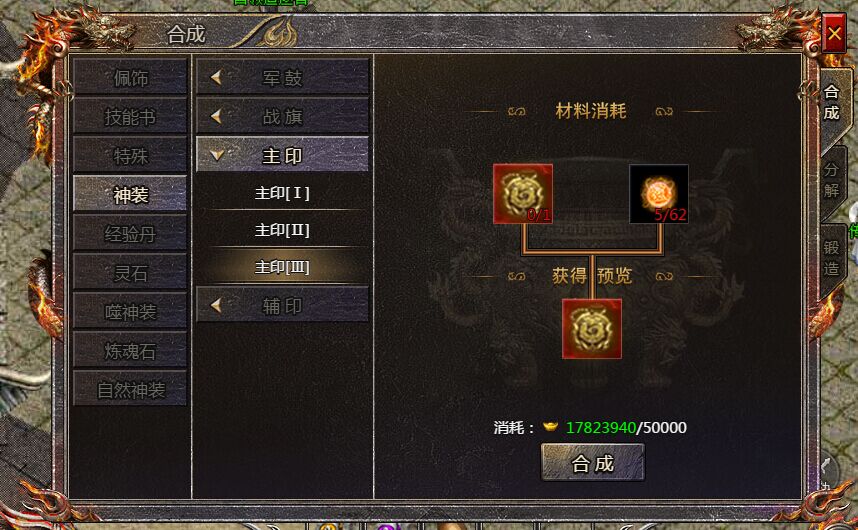Select the 主印[Ⅲ] recipe
Screen dimensions: 858x530
tap(282, 267)
